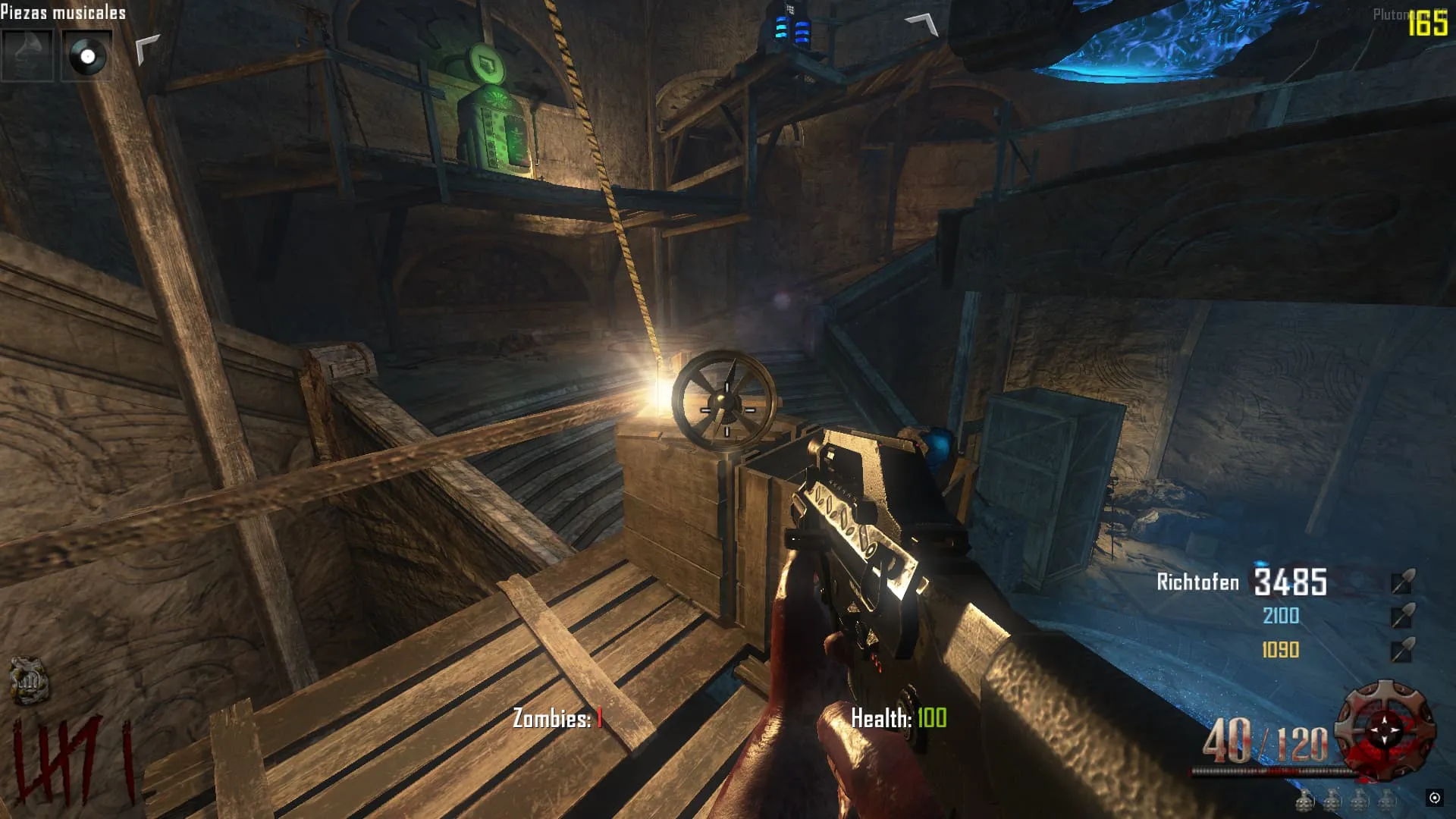Click the shovel icon next to the 2100 score
Image resolution: width=1456 pixels, height=819 pixels.
[x=1403, y=616]
